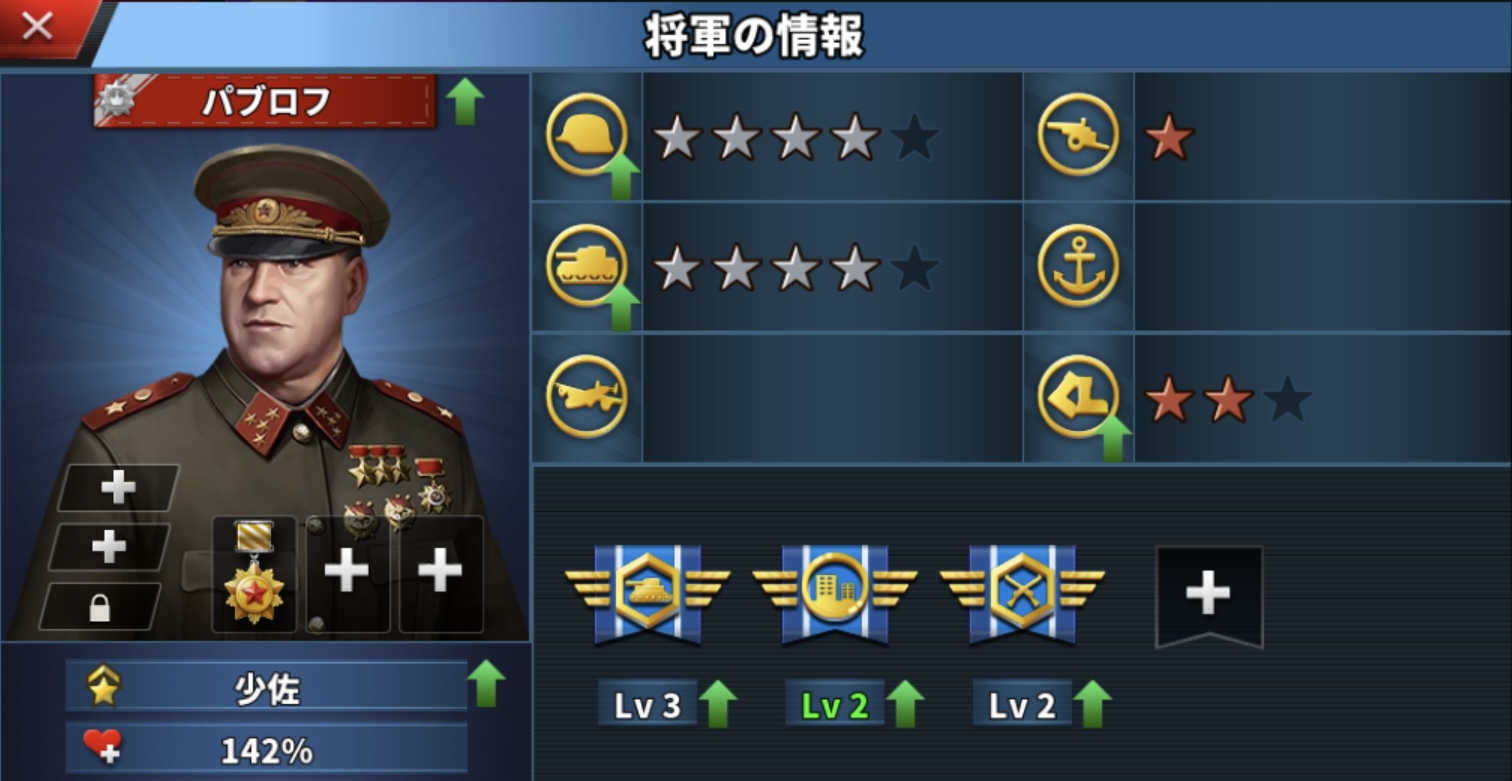The height and width of the screenshot is (781, 1512).
Task: Close the general info screen
Action: coord(38,26)
